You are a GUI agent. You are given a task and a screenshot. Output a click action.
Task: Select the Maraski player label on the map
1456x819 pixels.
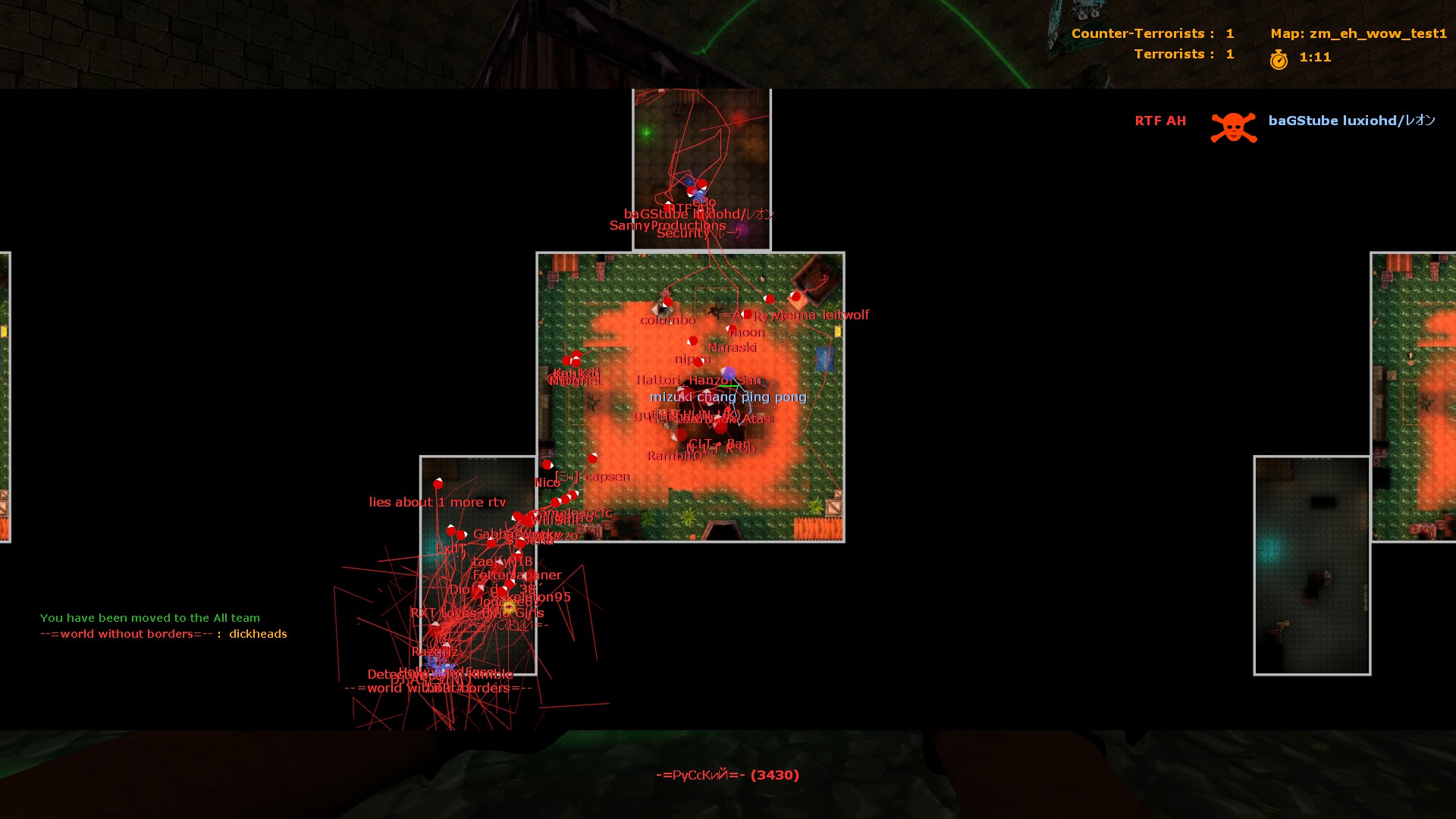(x=733, y=347)
